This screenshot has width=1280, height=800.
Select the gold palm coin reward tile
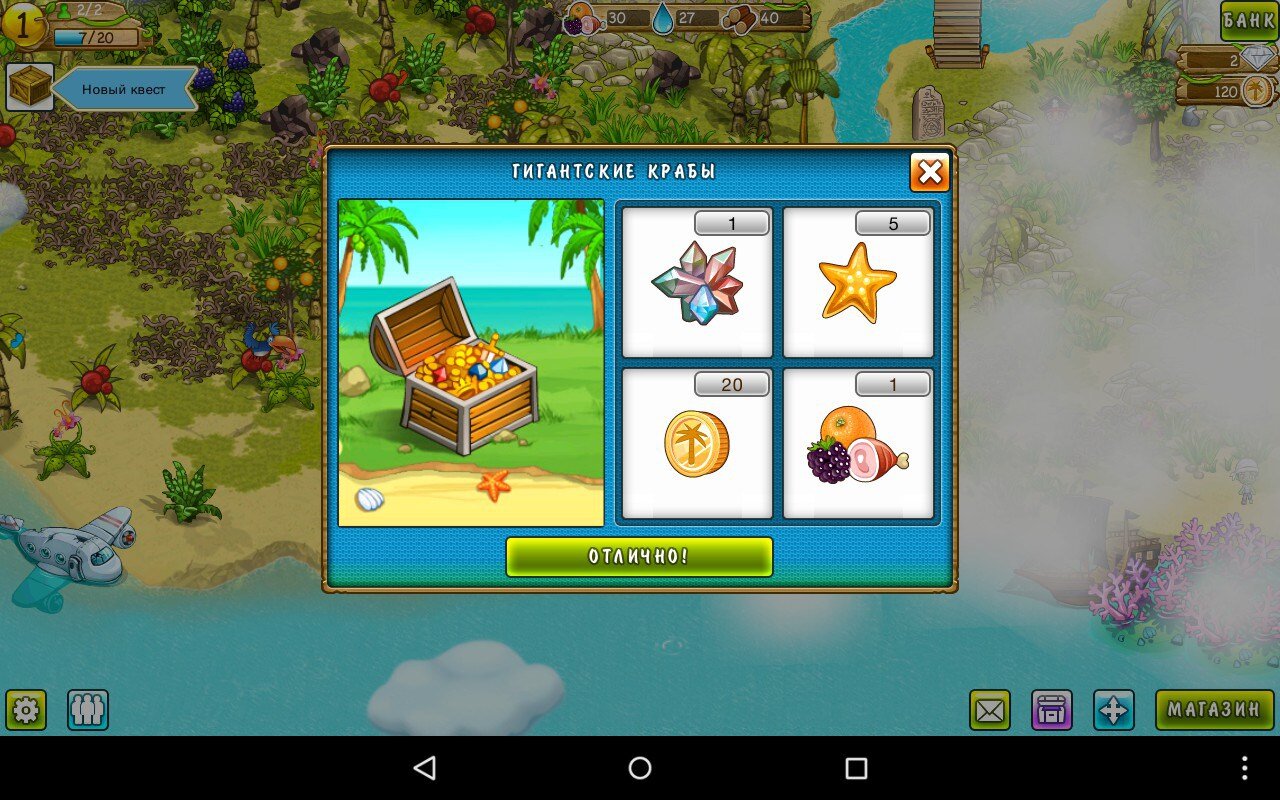697,443
